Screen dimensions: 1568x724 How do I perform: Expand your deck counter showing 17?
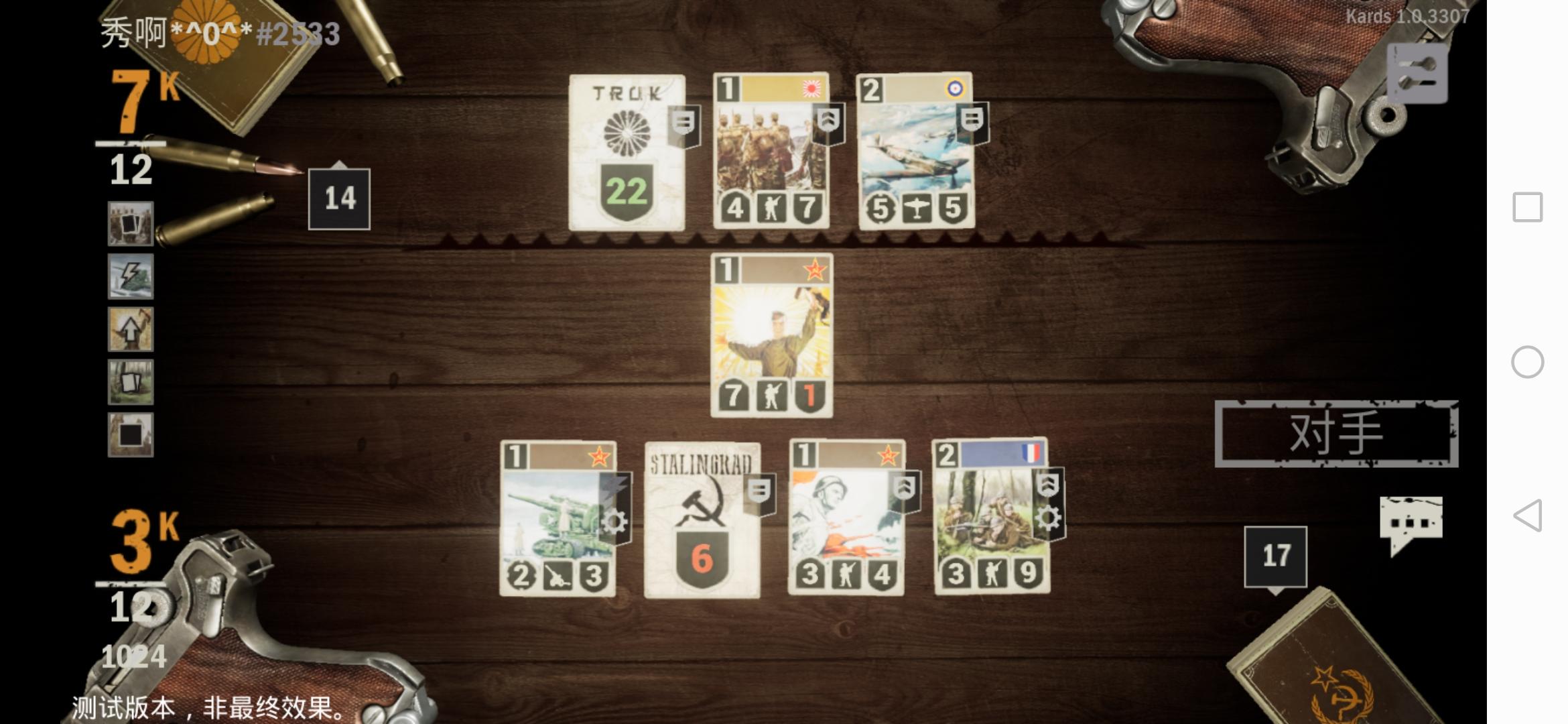(x=1277, y=555)
